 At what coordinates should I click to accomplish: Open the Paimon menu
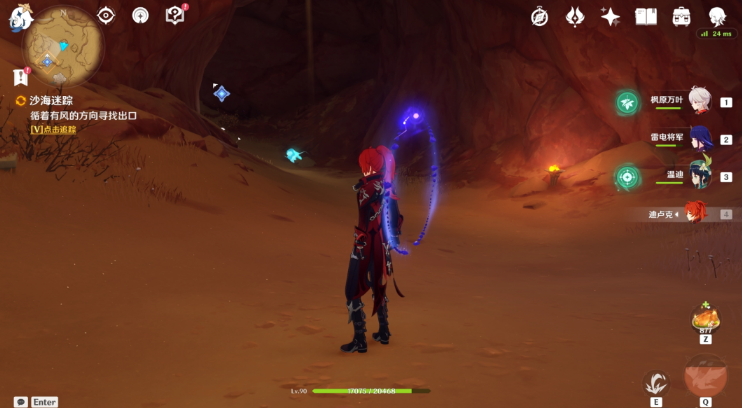pyautogui.click(x=21, y=17)
